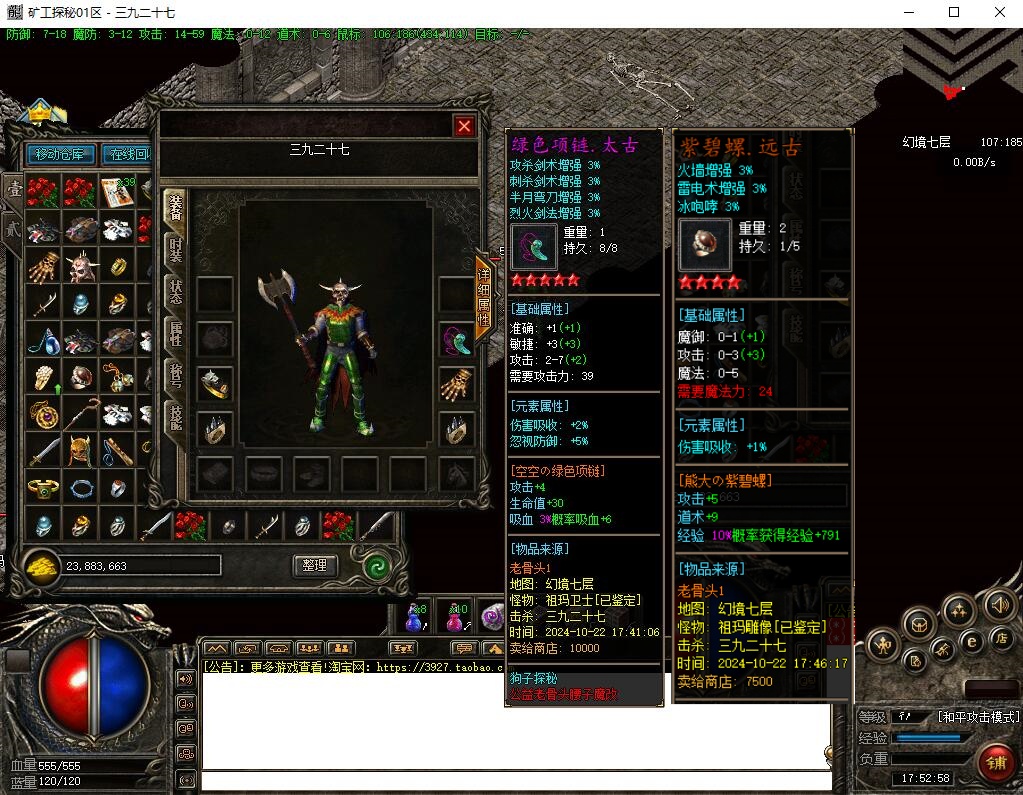This screenshot has height=795, width=1023.
Task: Click the 整理 sort inventory button
Action: pyautogui.click(x=315, y=565)
